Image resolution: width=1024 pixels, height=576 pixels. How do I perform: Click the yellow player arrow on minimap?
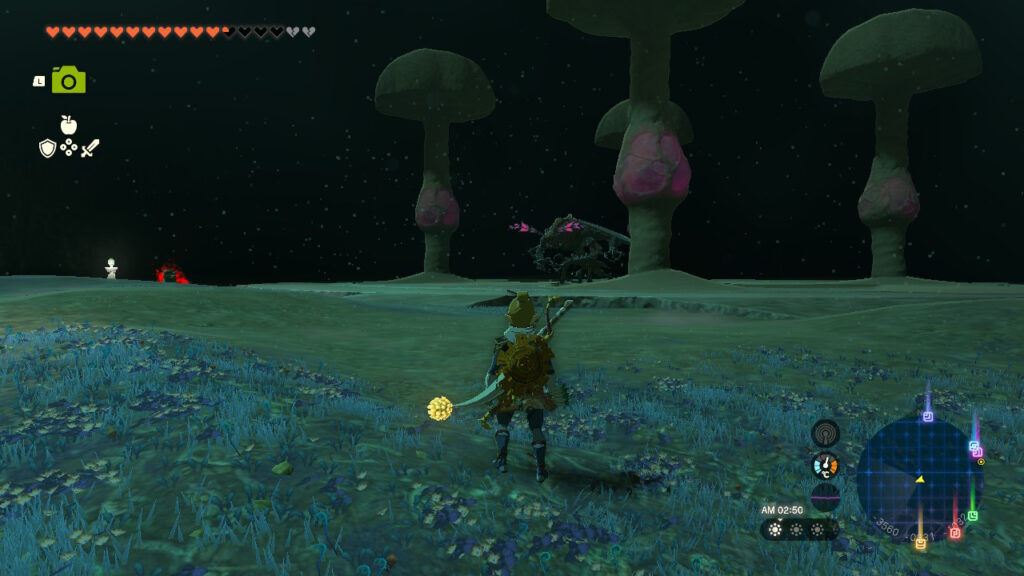click(x=919, y=479)
